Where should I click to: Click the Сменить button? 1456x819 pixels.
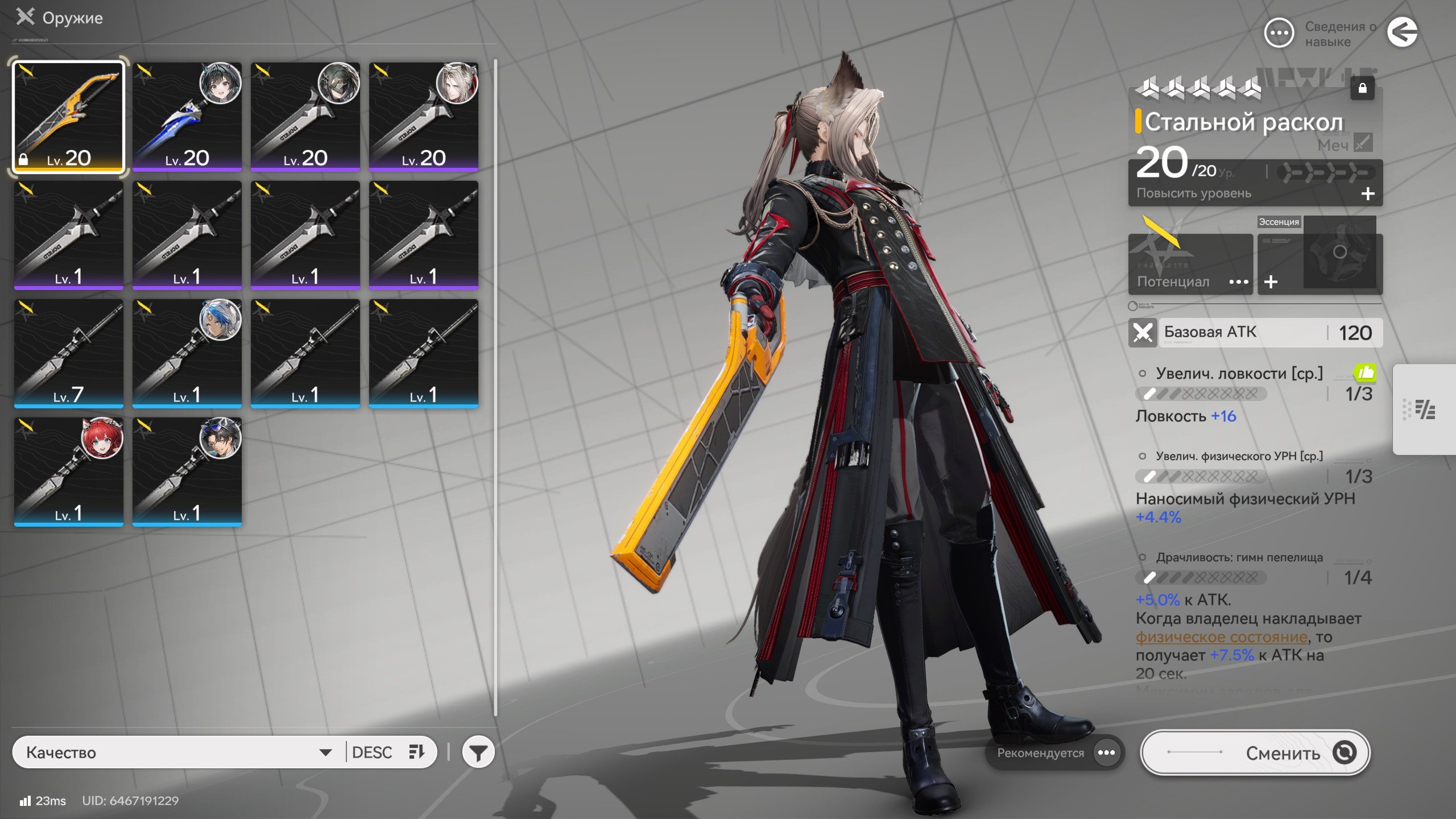pos(1255,752)
